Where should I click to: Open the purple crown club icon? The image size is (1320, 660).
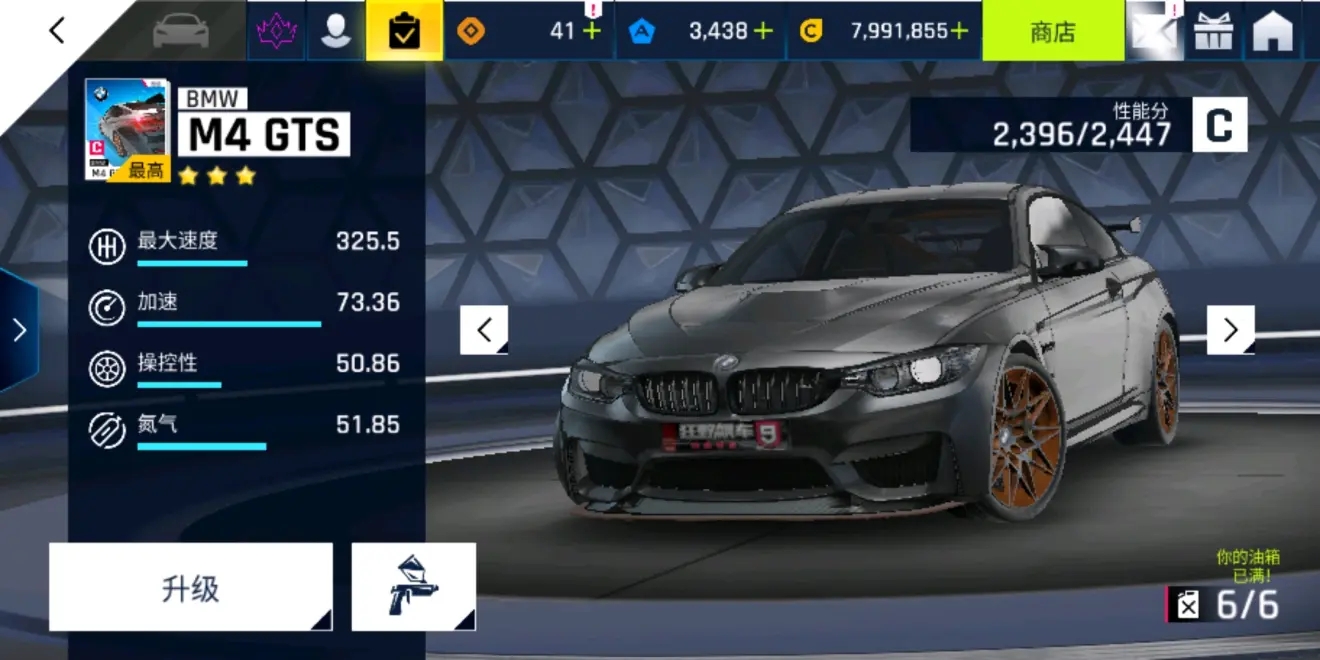click(276, 31)
